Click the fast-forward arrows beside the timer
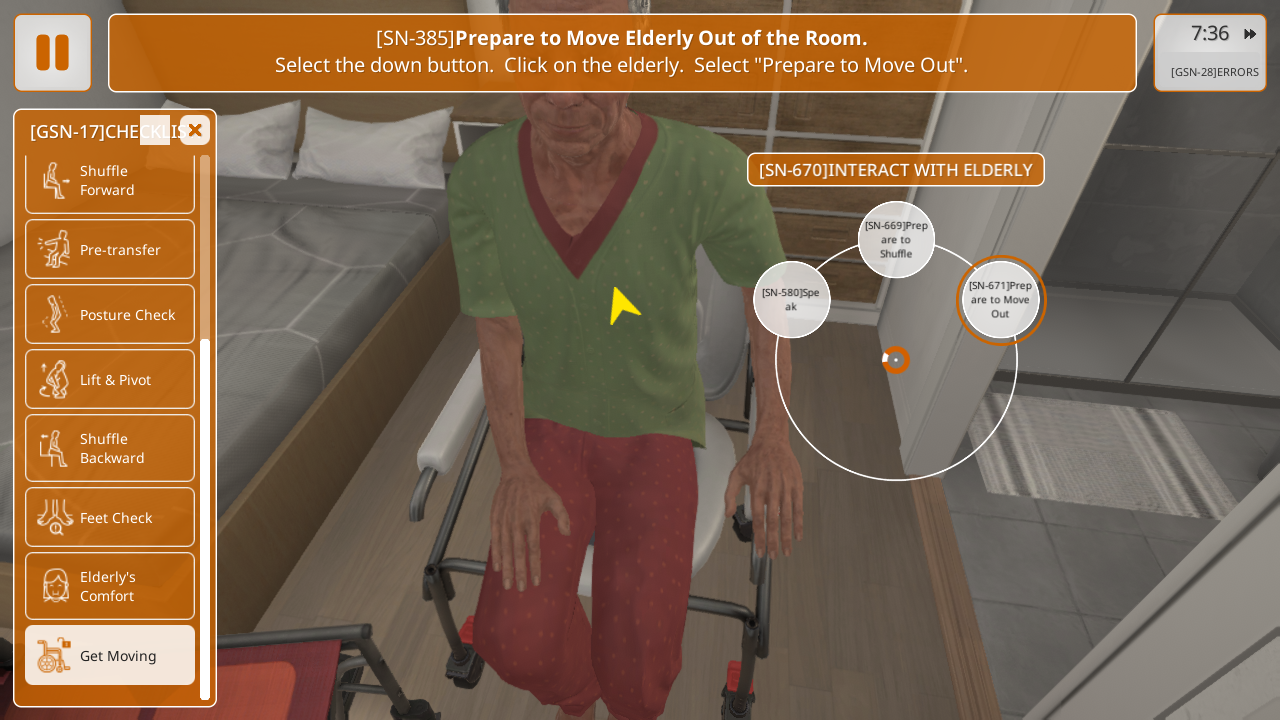This screenshot has width=1280, height=720. (x=1250, y=34)
